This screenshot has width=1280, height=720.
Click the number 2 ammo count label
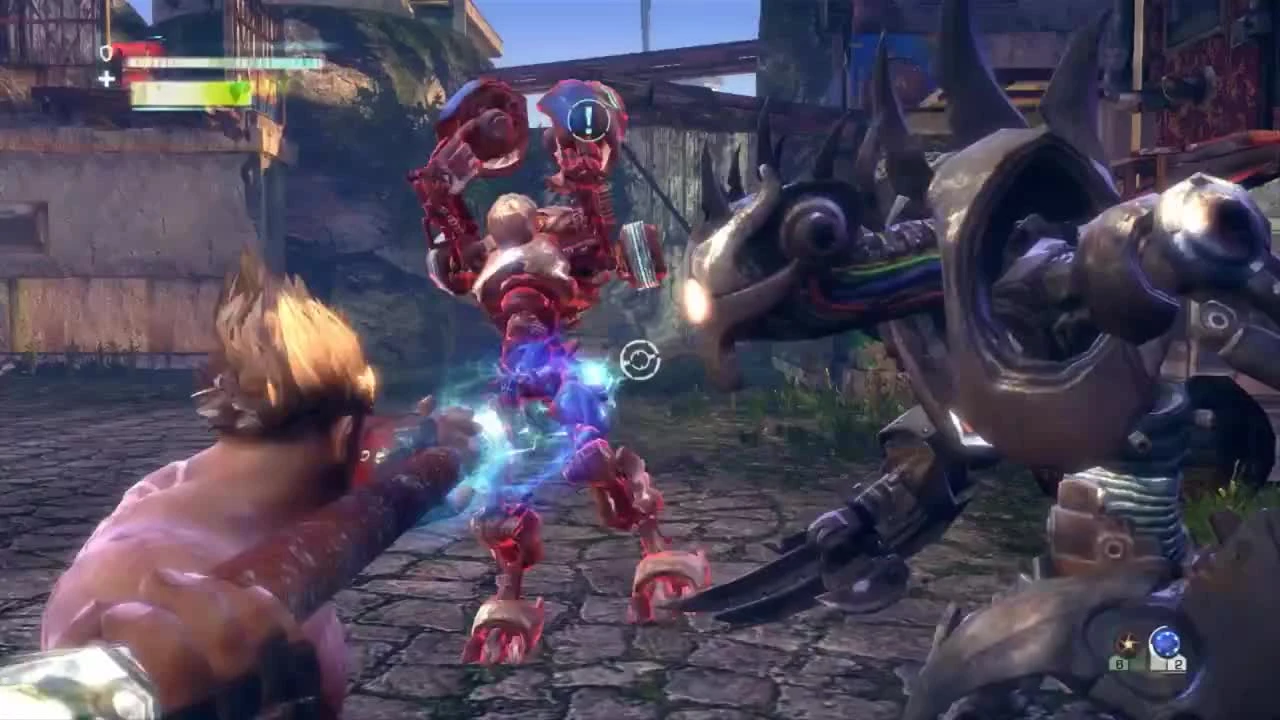[x=1178, y=663]
